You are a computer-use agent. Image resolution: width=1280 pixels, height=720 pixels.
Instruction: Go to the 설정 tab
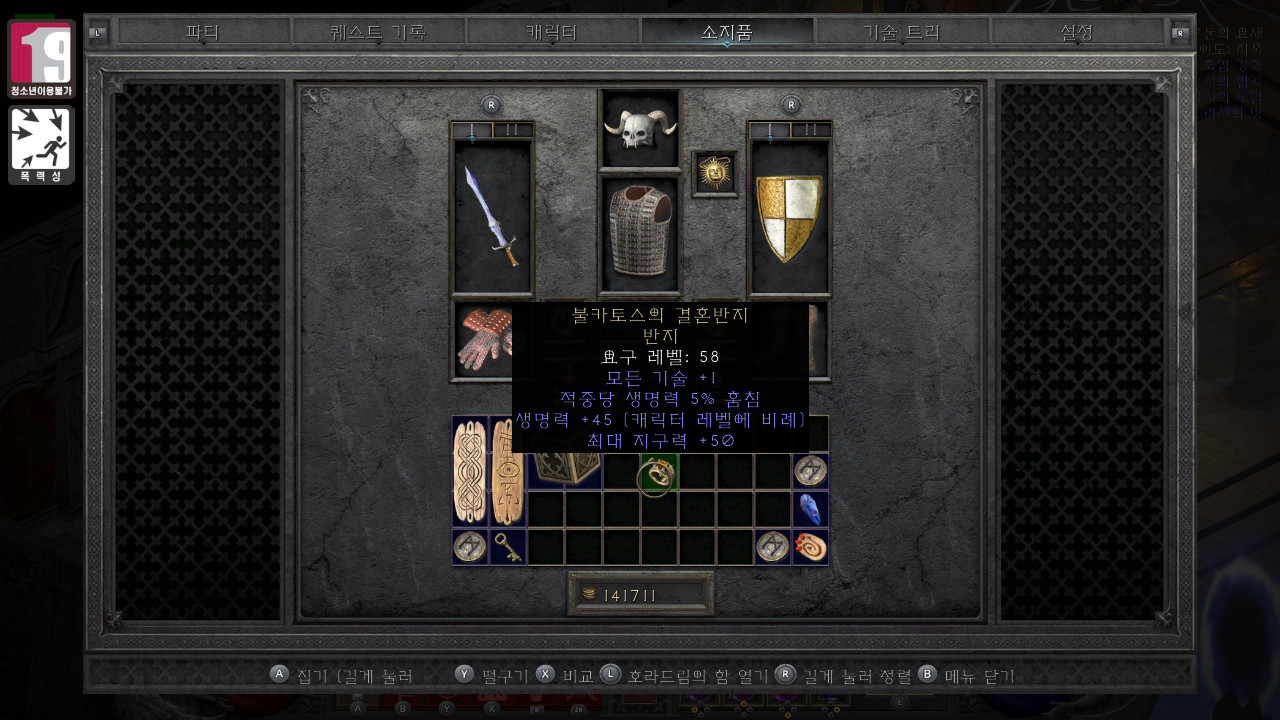coord(1076,32)
